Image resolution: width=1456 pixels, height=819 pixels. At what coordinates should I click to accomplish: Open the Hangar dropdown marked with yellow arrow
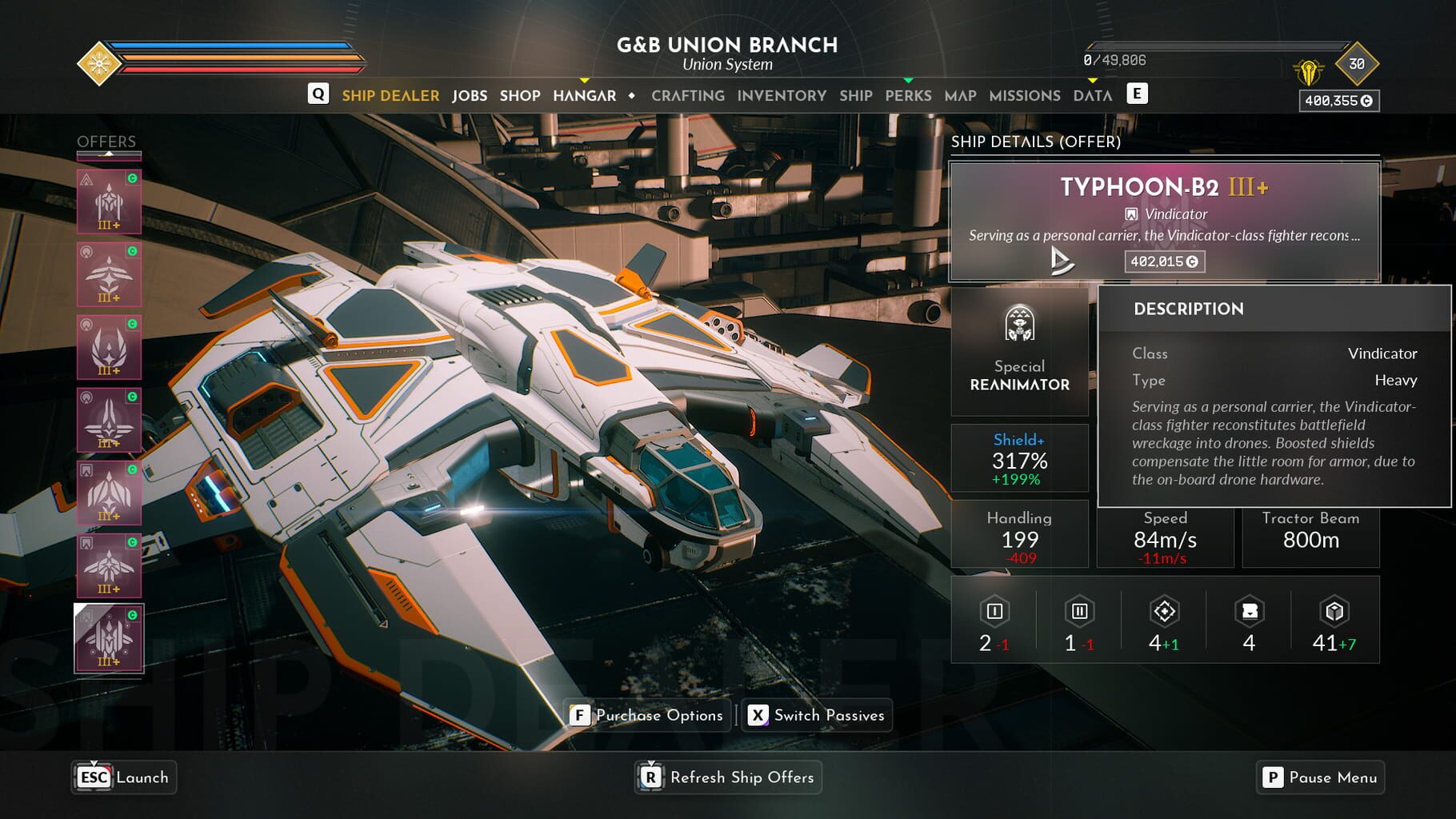pos(585,95)
